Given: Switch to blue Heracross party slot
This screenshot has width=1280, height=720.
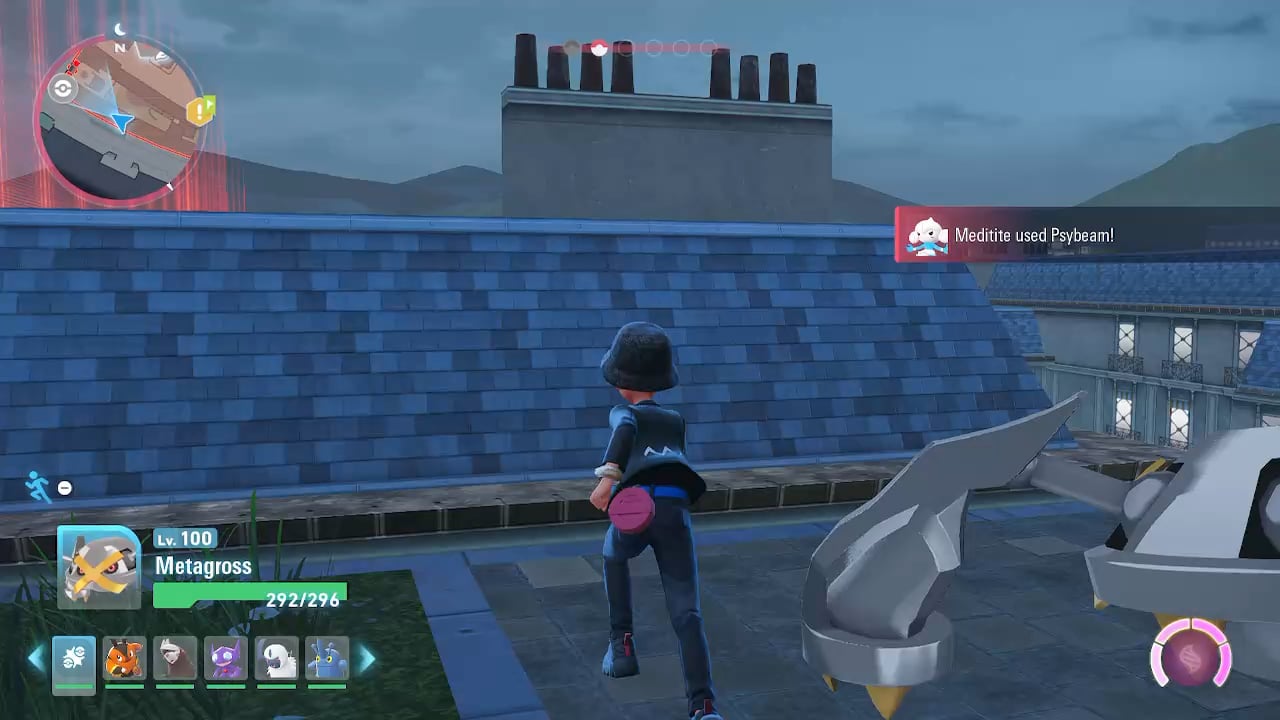Looking at the screenshot, I should [x=327, y=660].
